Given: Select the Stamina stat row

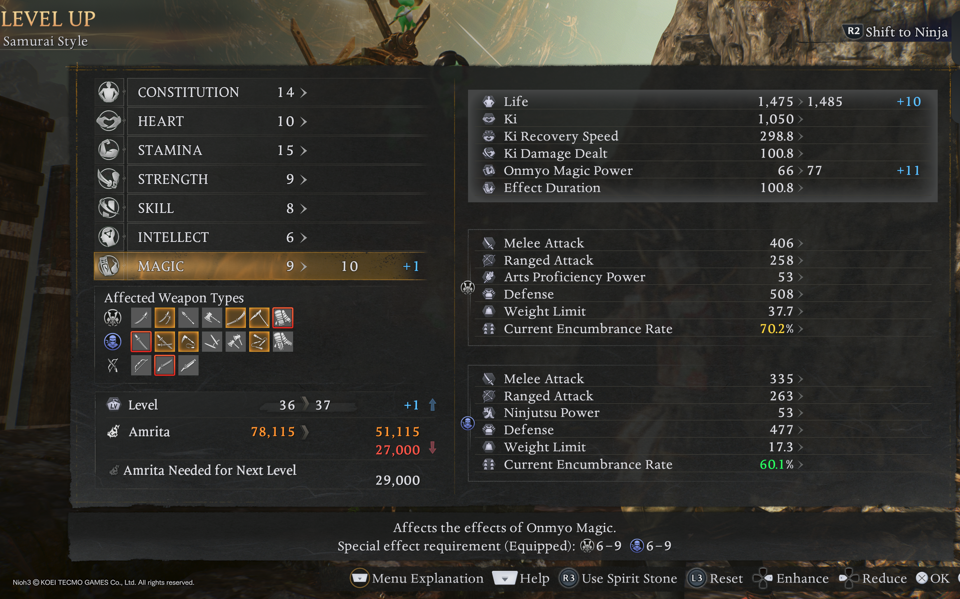Looking at the screenshot, I should 260,150.
